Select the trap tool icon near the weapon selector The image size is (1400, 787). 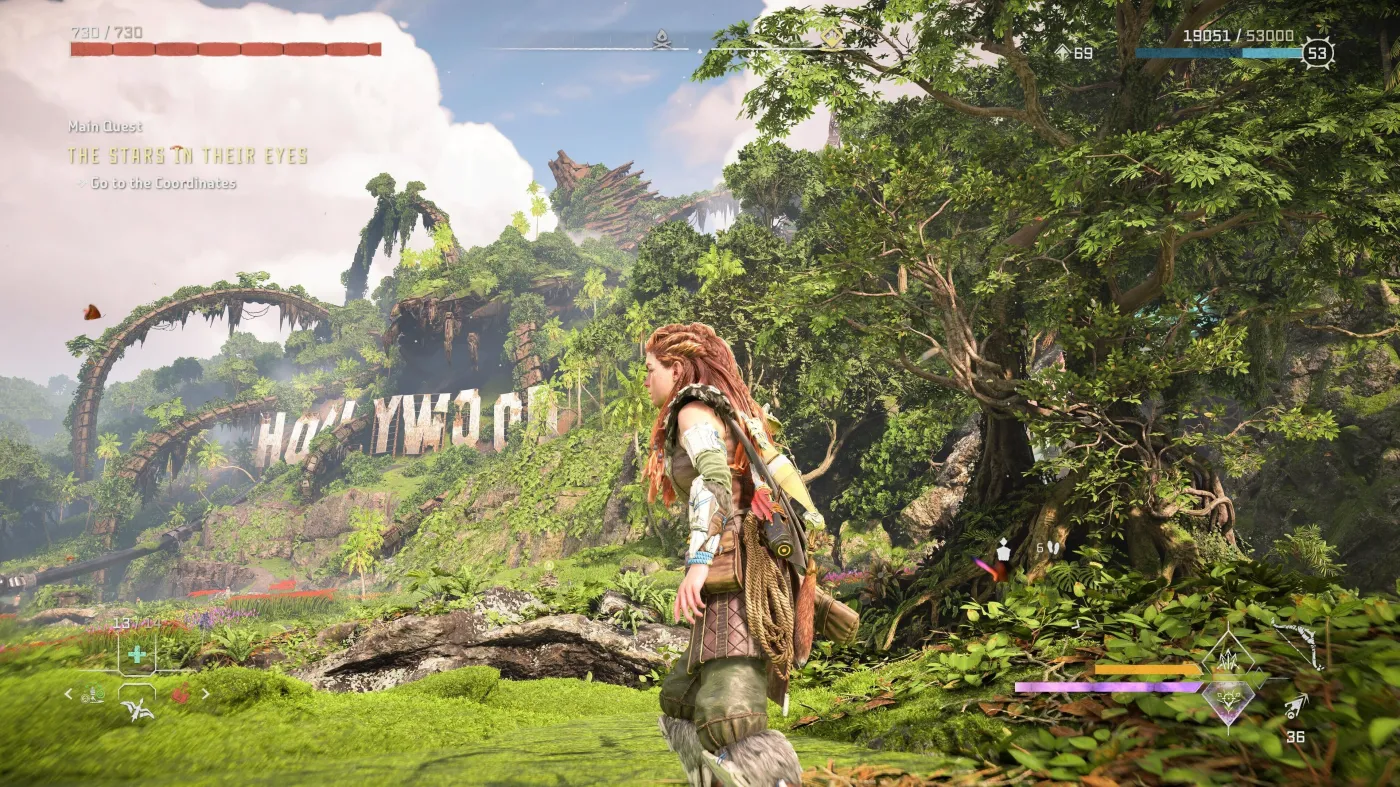tap(91, 693)
